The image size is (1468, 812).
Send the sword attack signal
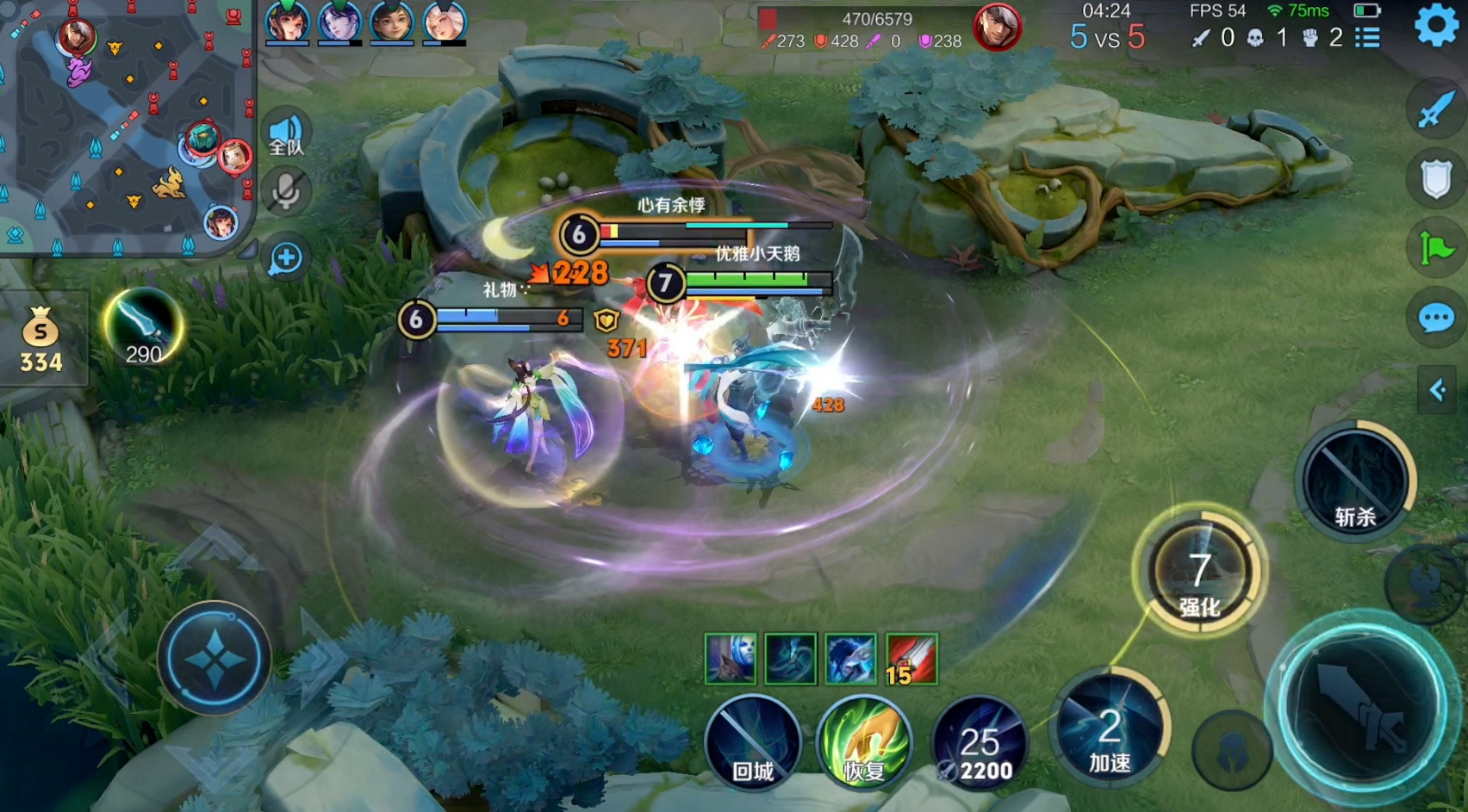tap(1436, 109)
